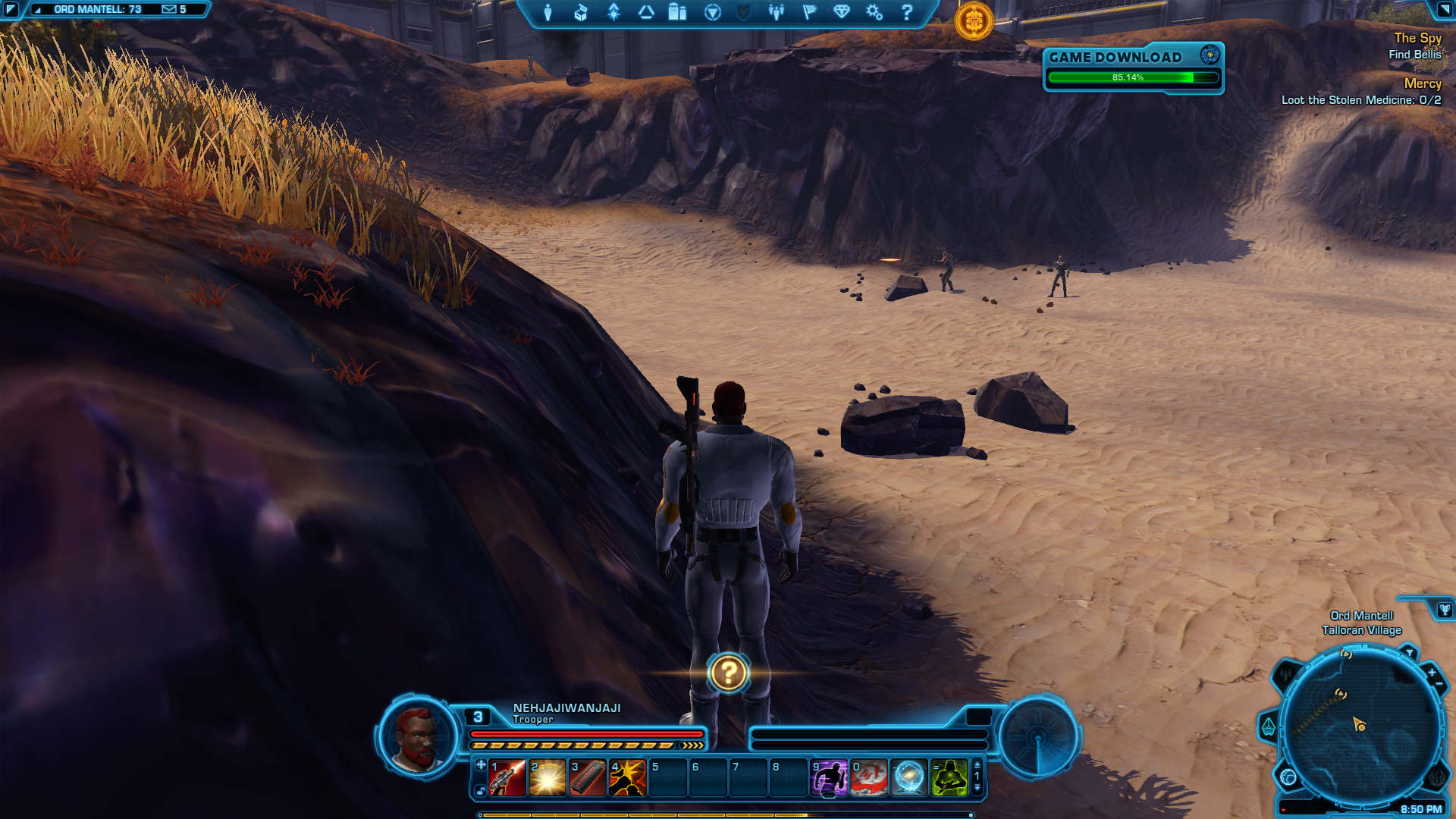Open the Game Download settings gear
This screenshot has height=819, width=1456.
coord(1210,55)
